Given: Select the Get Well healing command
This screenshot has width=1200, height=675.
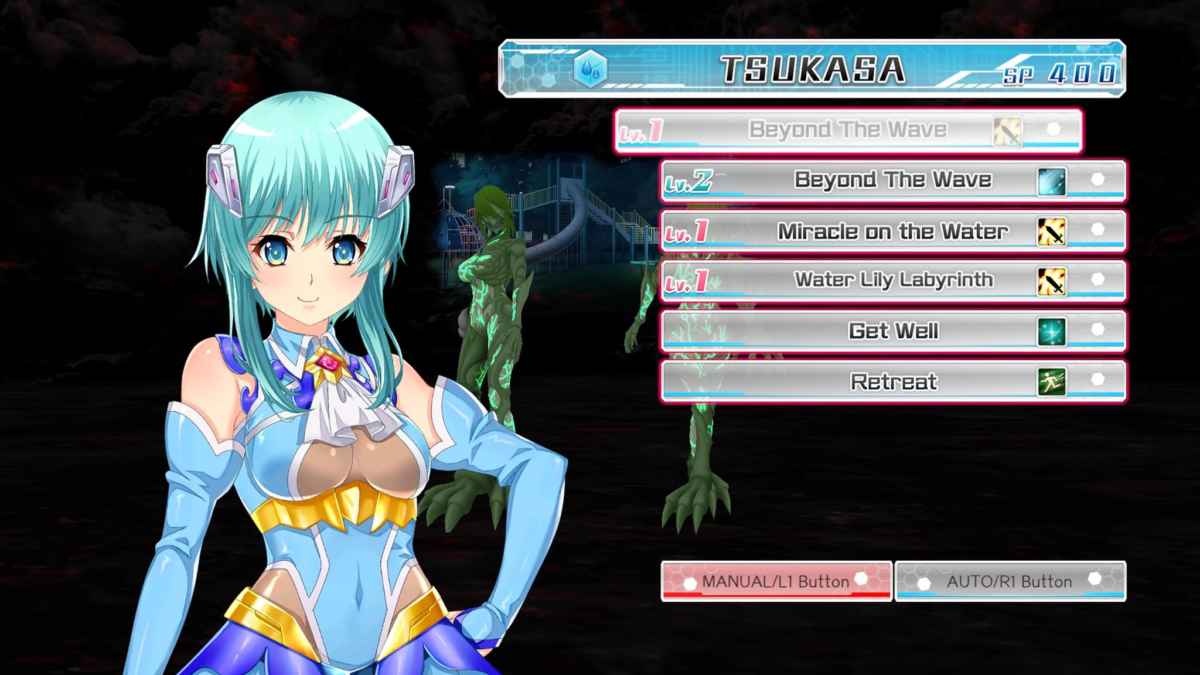Looking at the screenshot, I should 893,331.
